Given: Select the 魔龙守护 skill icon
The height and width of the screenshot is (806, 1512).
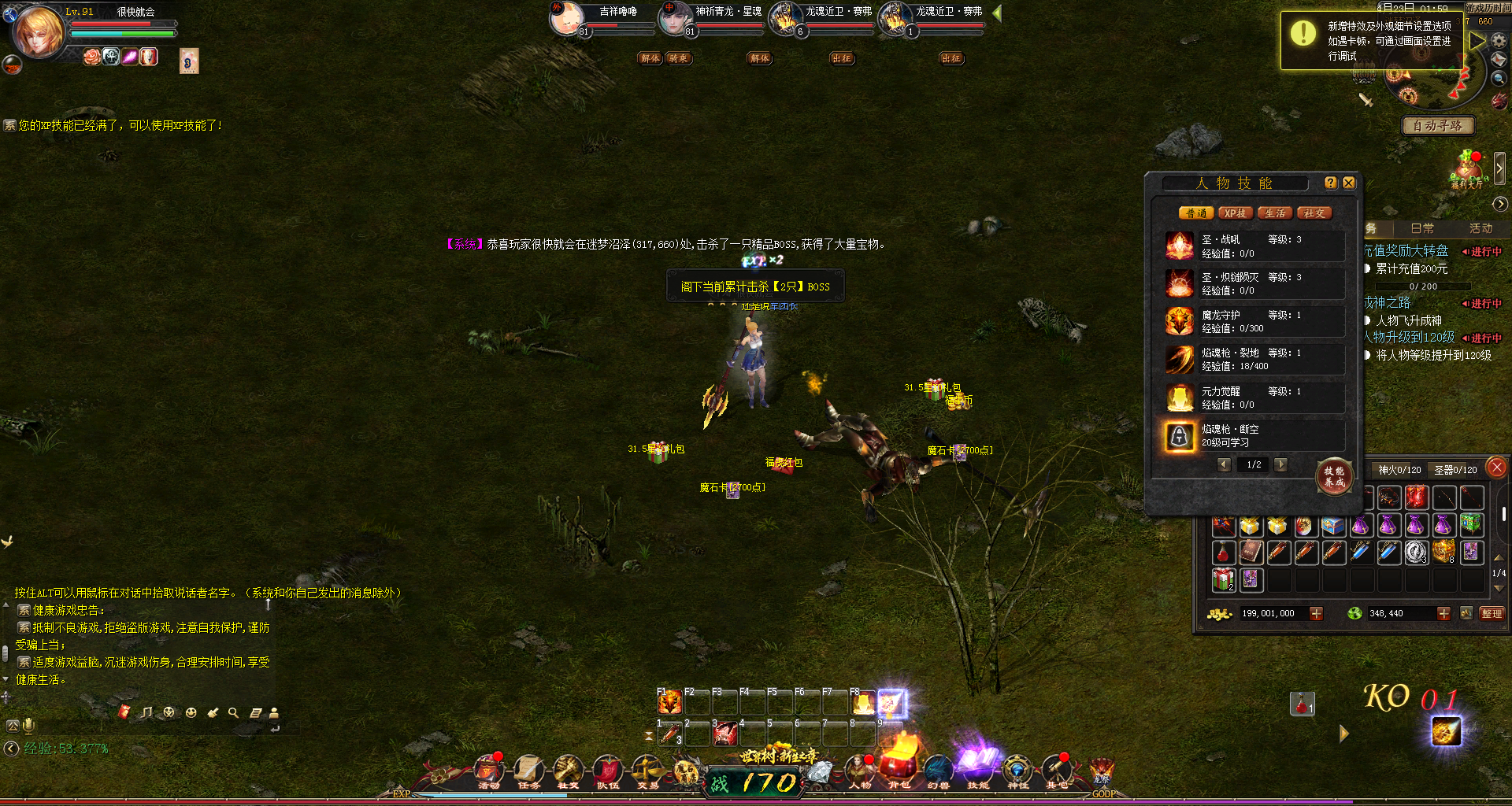Looking at the screenshot, I should point(1180,321).
